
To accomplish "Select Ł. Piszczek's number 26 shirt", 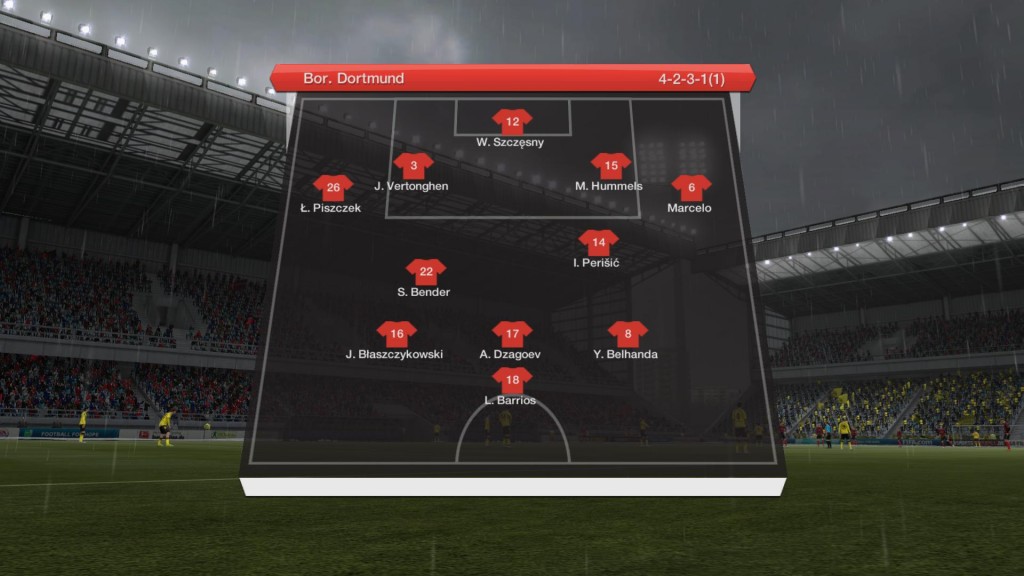I will [x=333, y=187].
